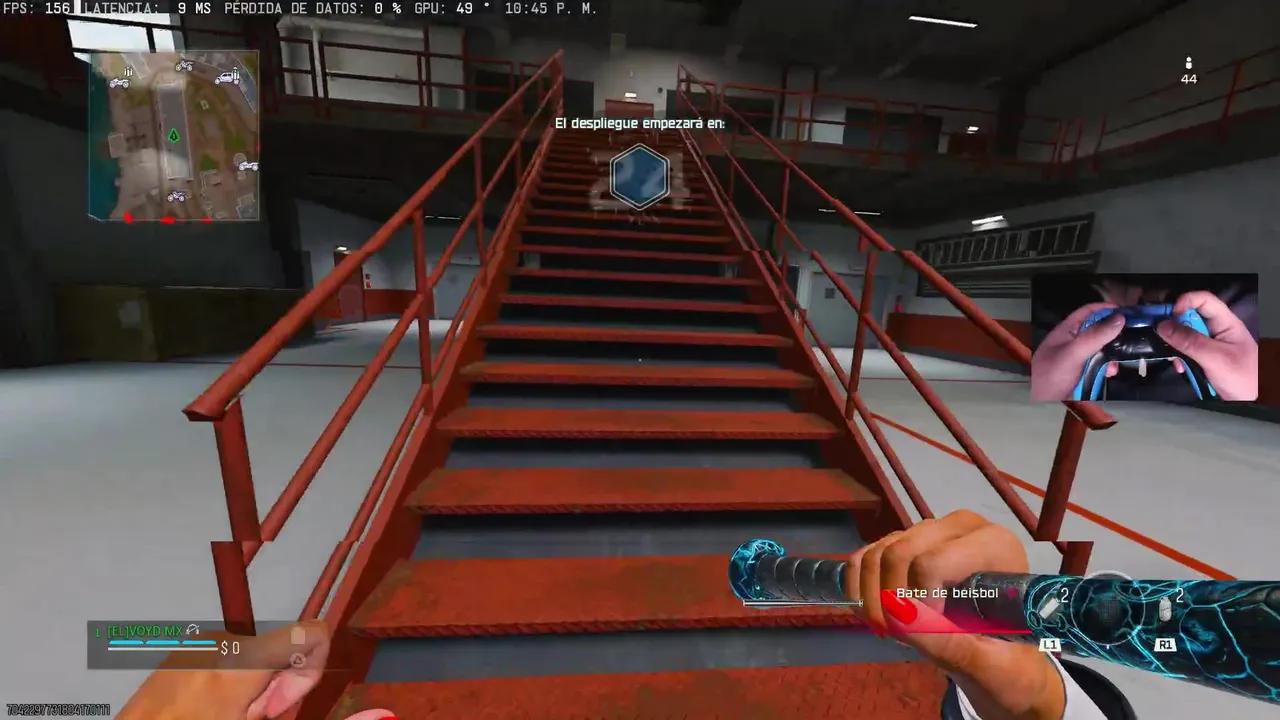Screen dimensions: 1280x720
Task: Click the FPS: 156 counter in the top bar
Action: coord(37,9)
